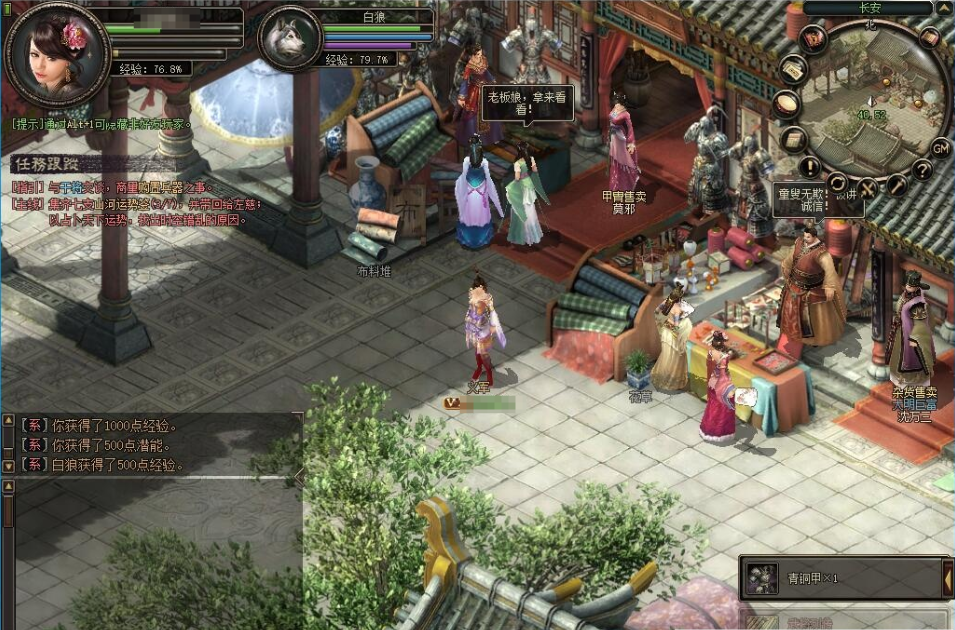The height and width of the screenshot is (630, 955).
Task: Click the system chat log down arrow
Action: (x=8, y=465)
